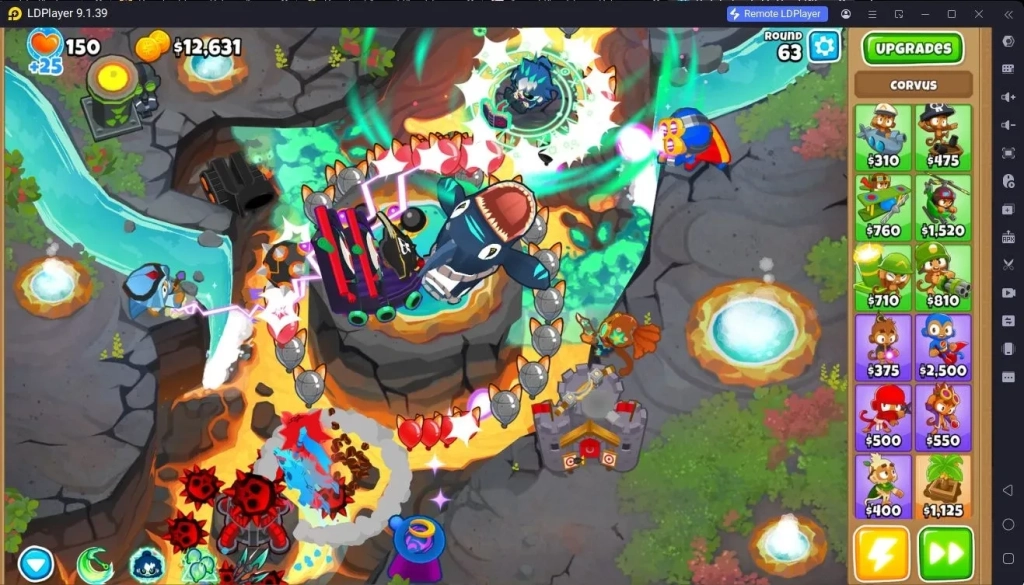
Task: Pick the Druid for $400
Action: tap(883, 487)
